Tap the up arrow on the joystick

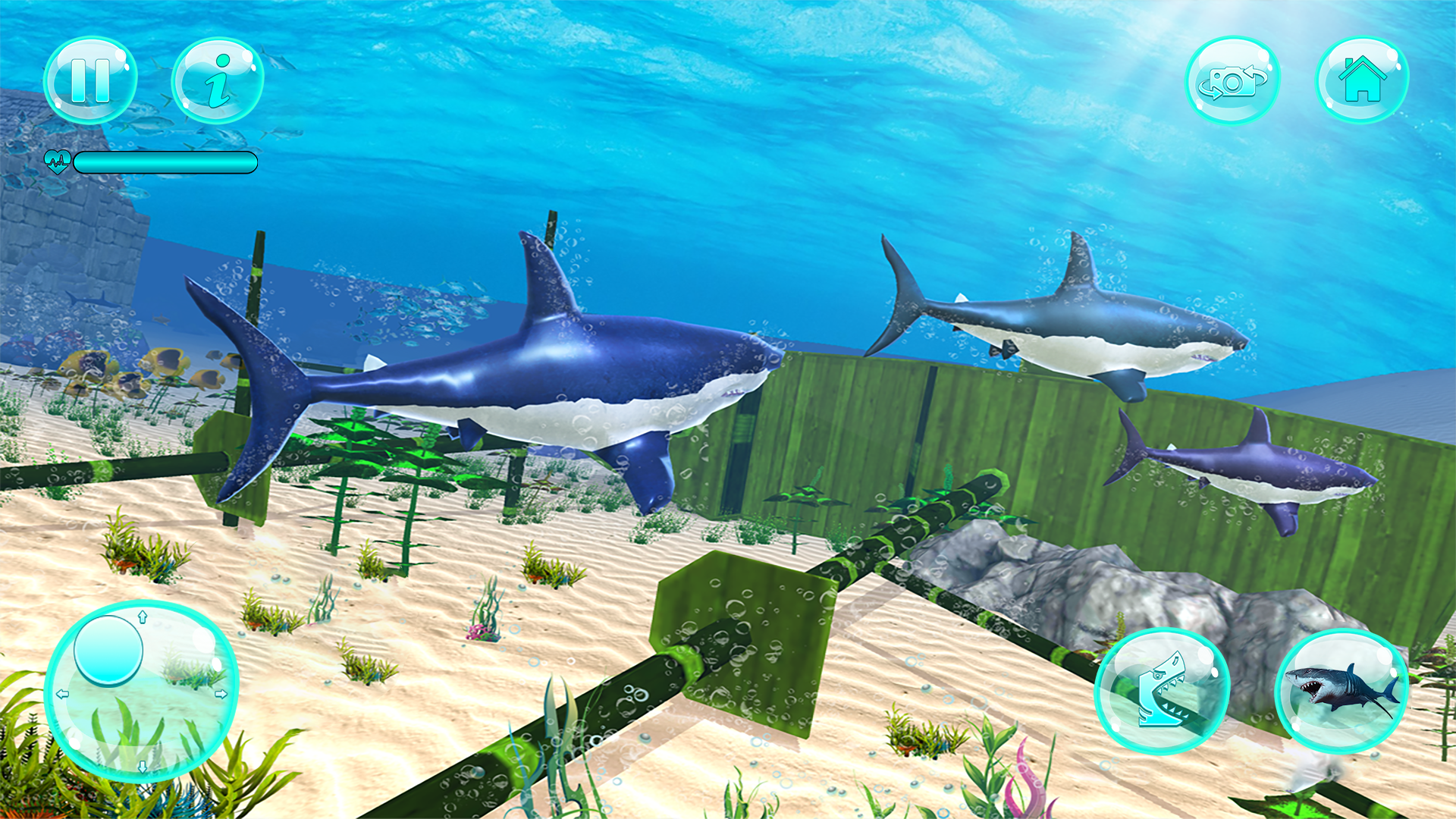[x=143, y=617]
